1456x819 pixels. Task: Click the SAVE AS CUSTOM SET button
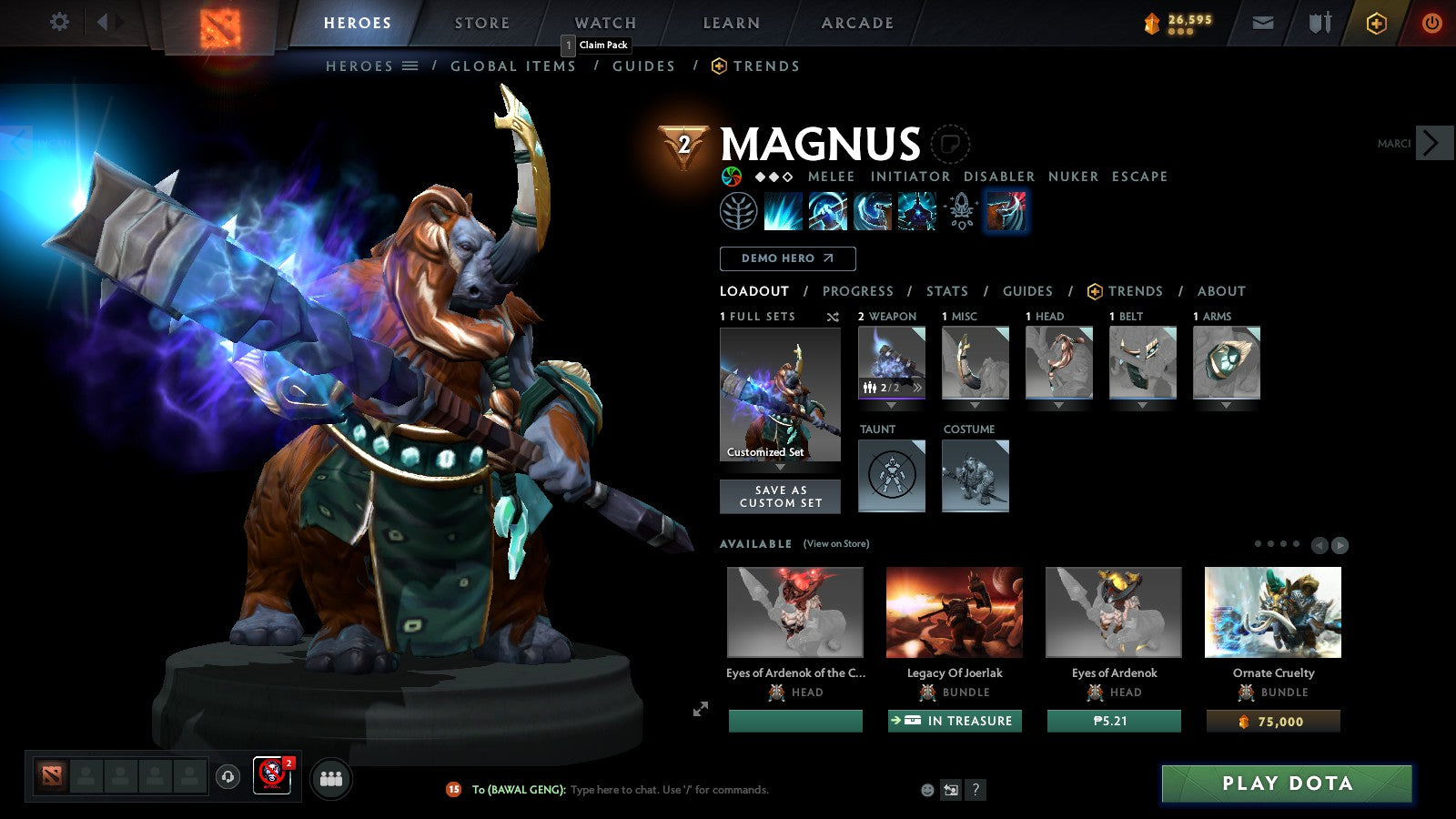coord(780,496)
